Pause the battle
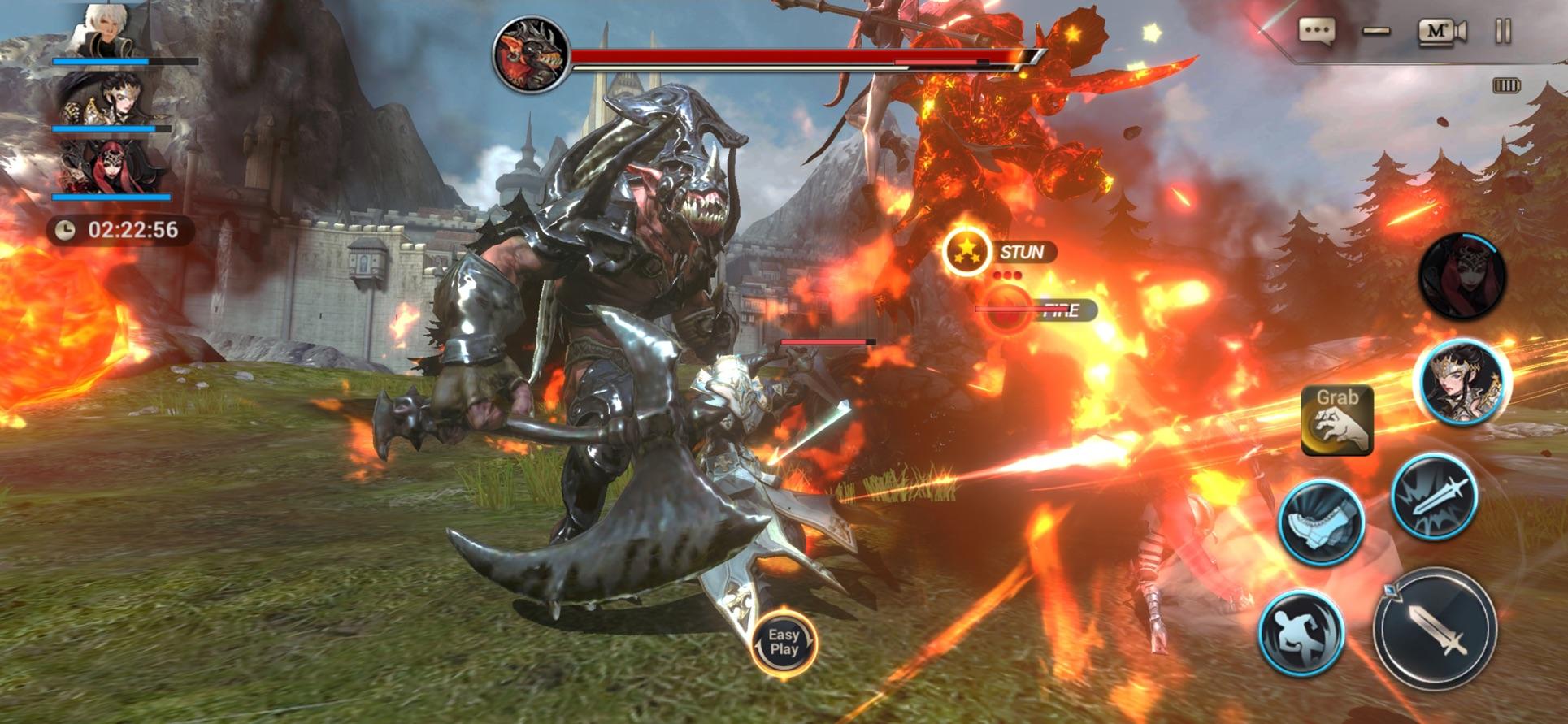This screenshot has width=1568, height=724. [x=1503, y=32]
